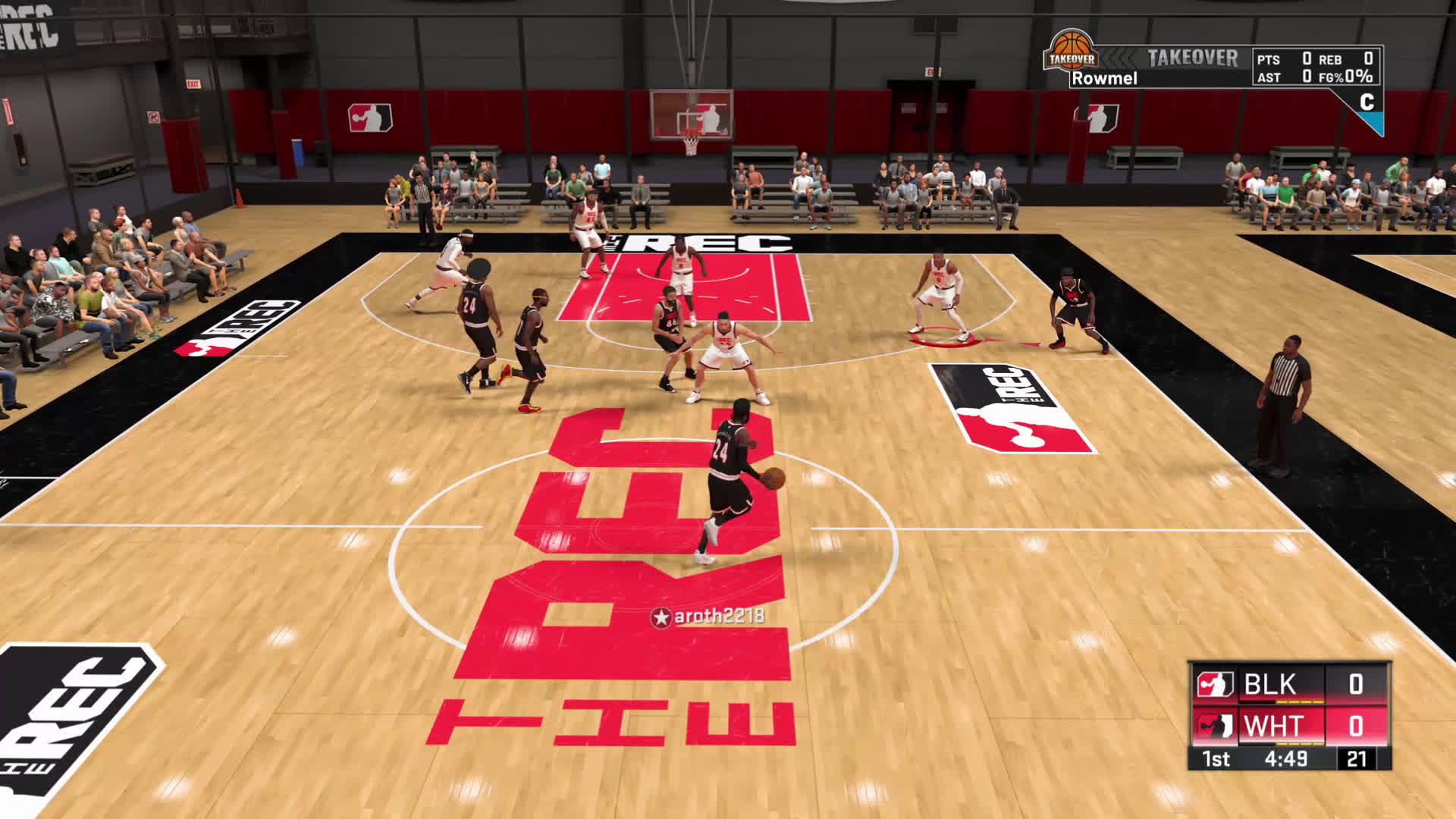
Task: Select the aroth2218 player name tag
Action: click(x=708, y=617)
